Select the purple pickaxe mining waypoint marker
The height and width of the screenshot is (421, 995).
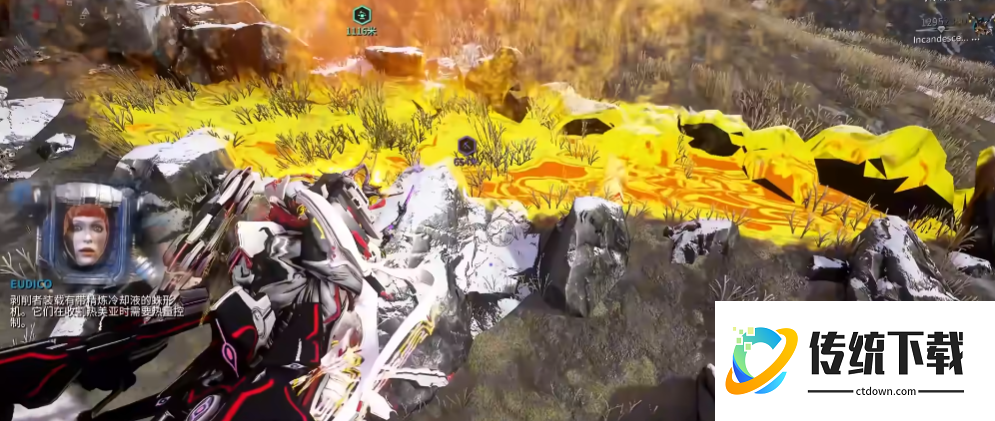tap(465, 144)
